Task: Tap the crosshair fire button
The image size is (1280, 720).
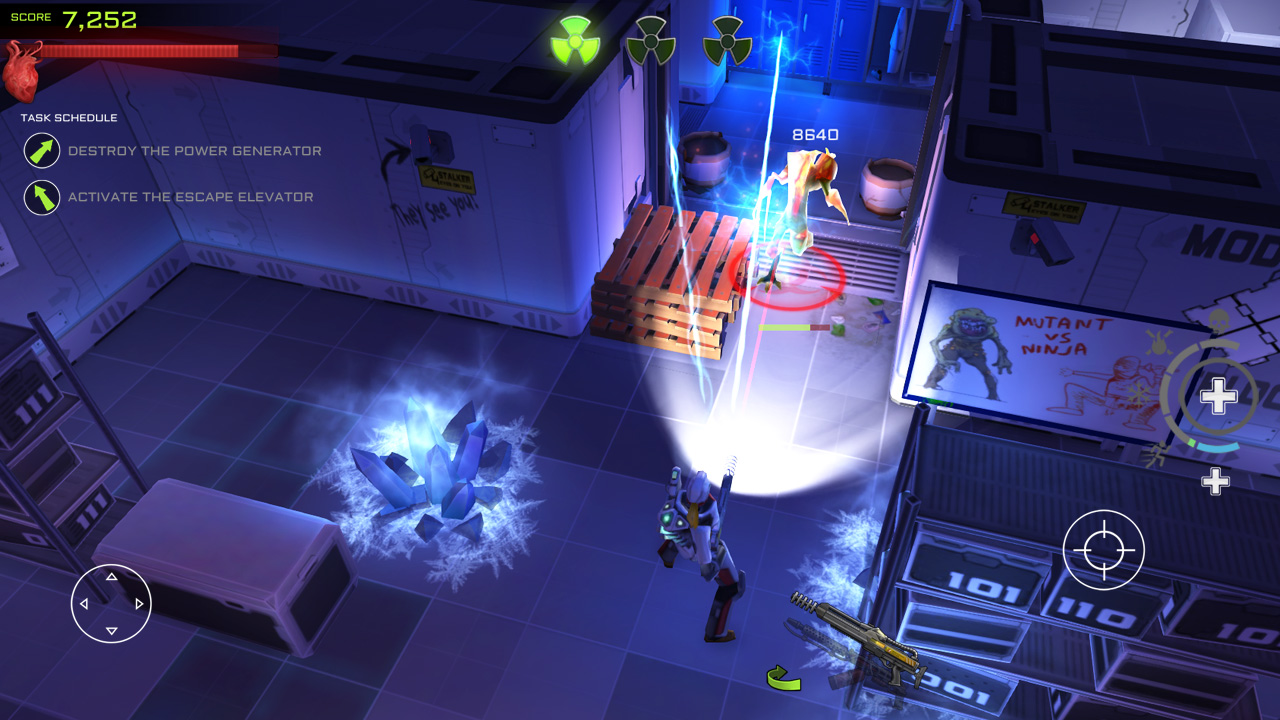Action: tap(1103, 549)
